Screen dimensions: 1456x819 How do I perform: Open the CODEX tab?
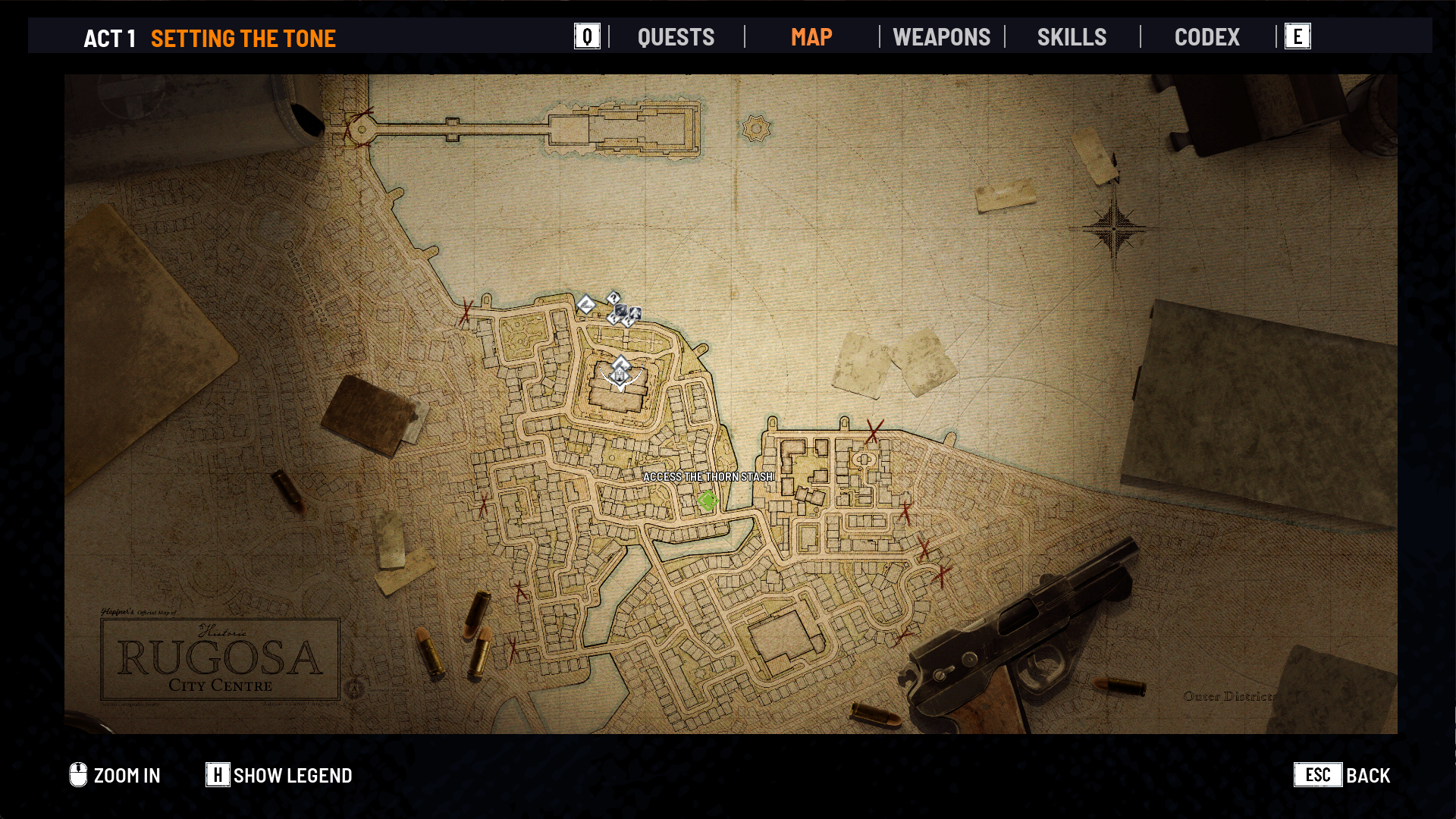click(x=1207, y=37)
